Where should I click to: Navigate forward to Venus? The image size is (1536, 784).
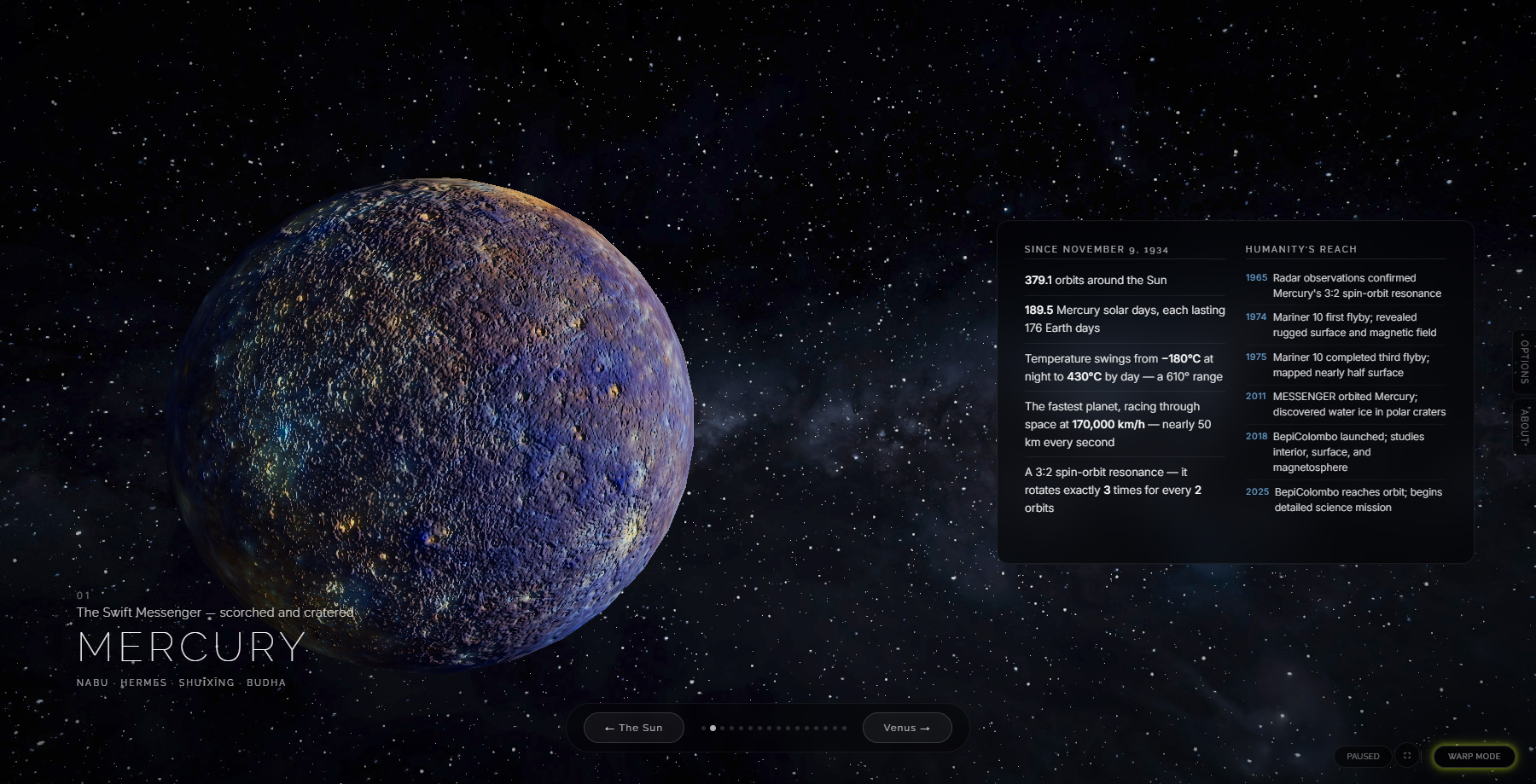(907, 728)
